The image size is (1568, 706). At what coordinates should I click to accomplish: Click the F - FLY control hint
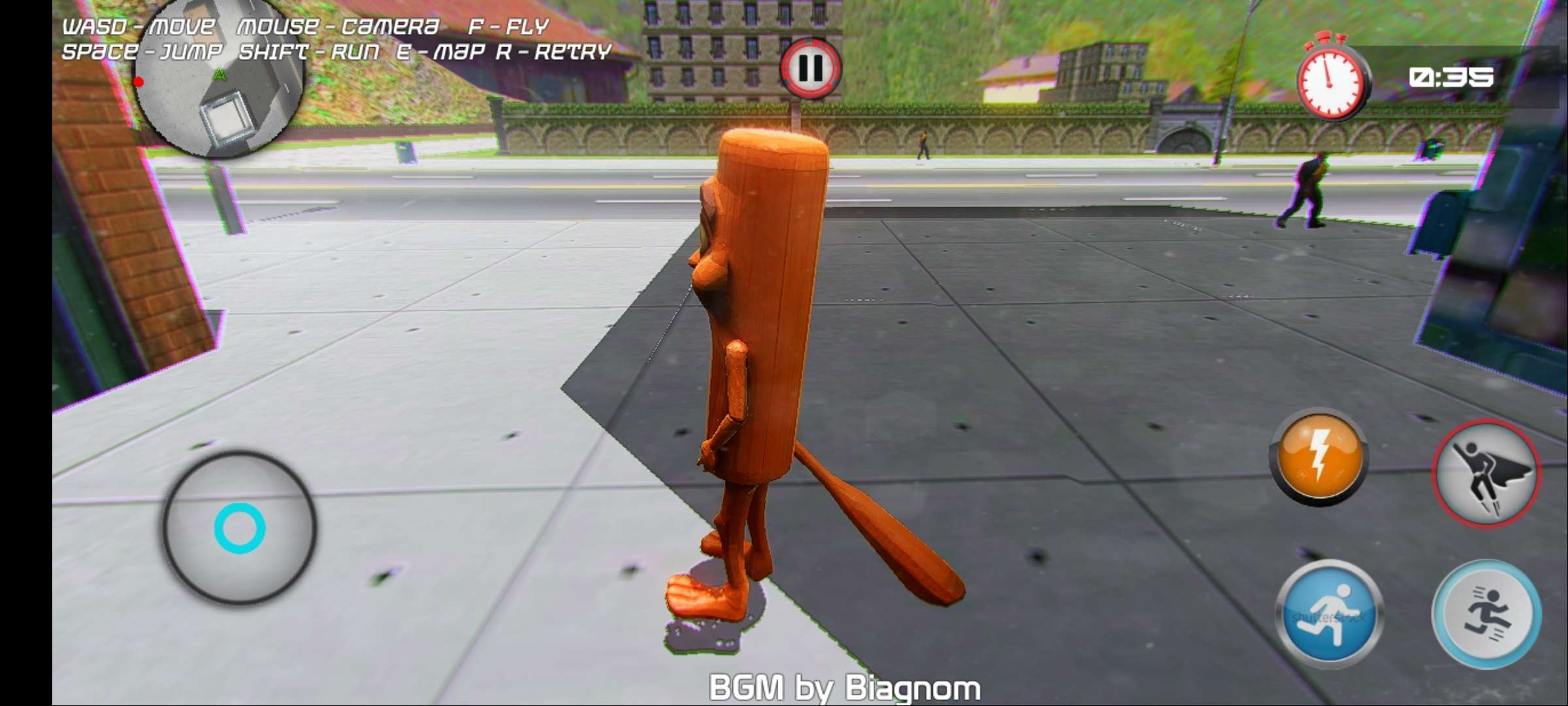(509, 26)
